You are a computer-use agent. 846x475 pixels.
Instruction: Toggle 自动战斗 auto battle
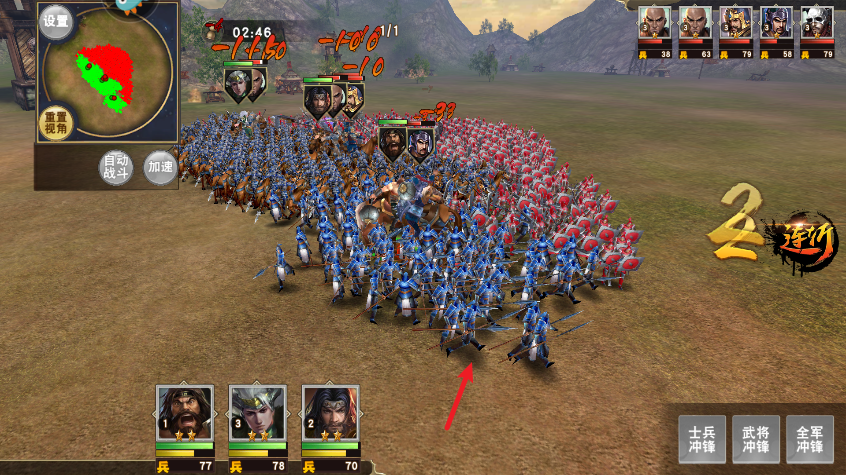pos(117,166)
